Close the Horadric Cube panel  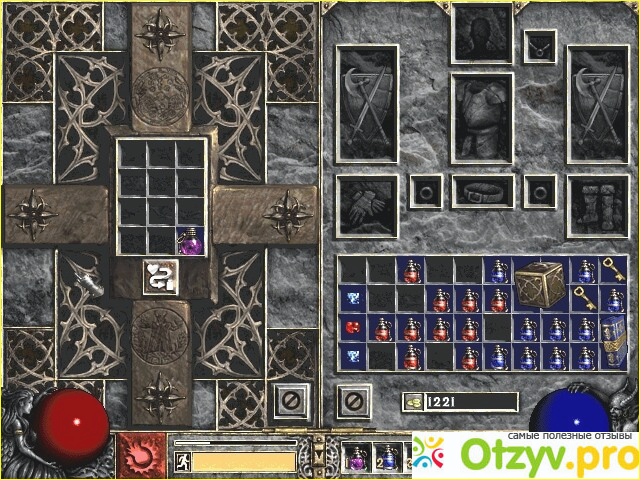coord(288,402)
